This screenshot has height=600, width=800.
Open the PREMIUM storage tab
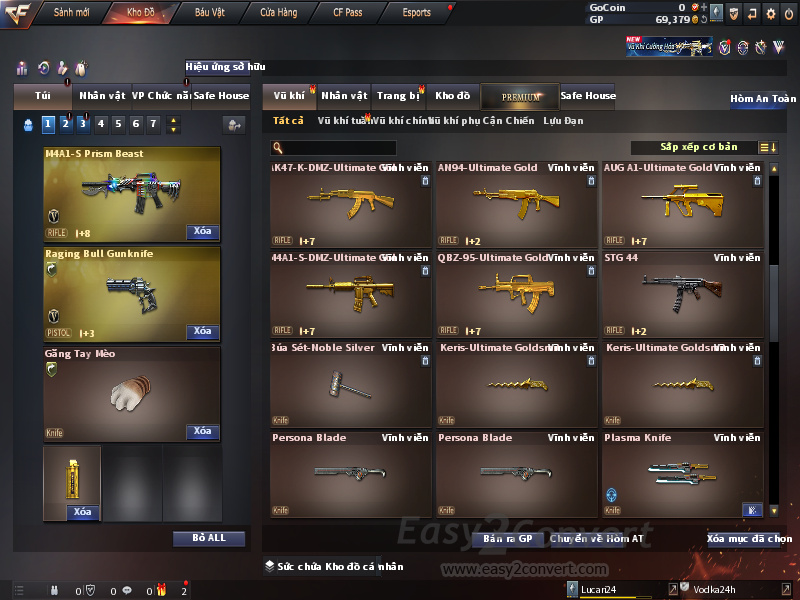521,97
